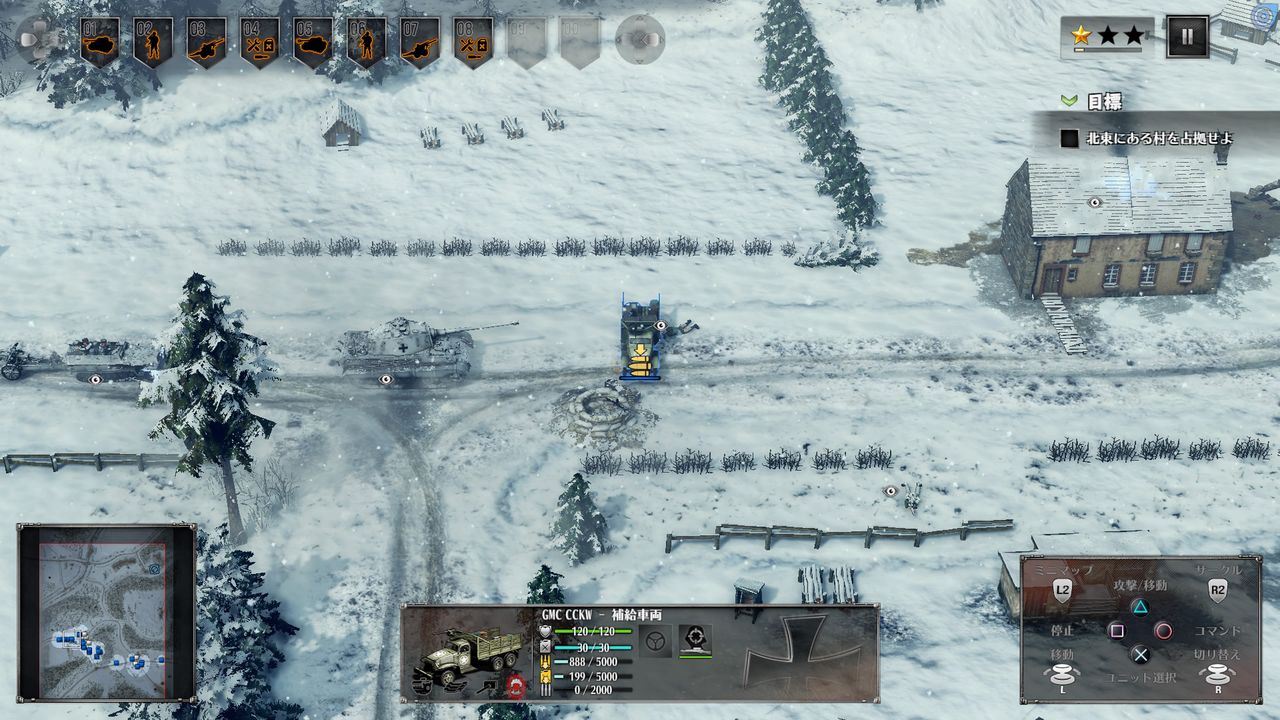Click the hold-position crosshair icon in unit panel
This screenshot has height=720, width=1280.
pyautogui.click(x=697, y=640)
